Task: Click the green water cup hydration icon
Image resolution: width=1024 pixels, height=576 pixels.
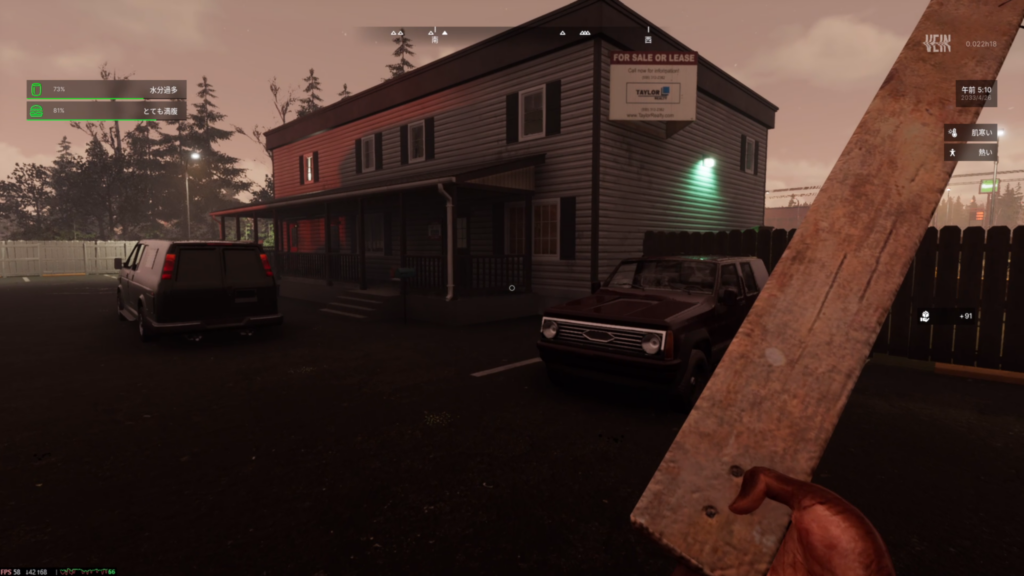Action: pyautogui.click(x=36, y=90)
